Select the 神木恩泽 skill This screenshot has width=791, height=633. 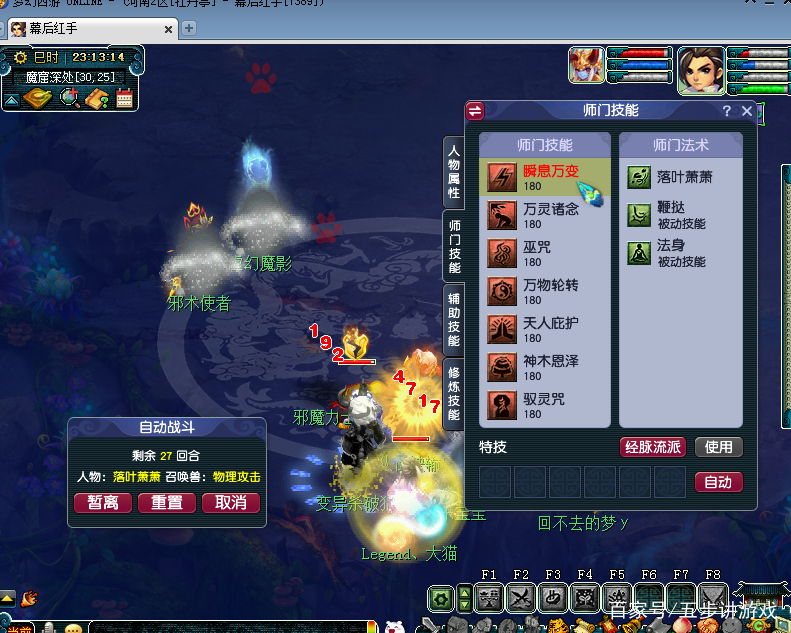[545, 367]
